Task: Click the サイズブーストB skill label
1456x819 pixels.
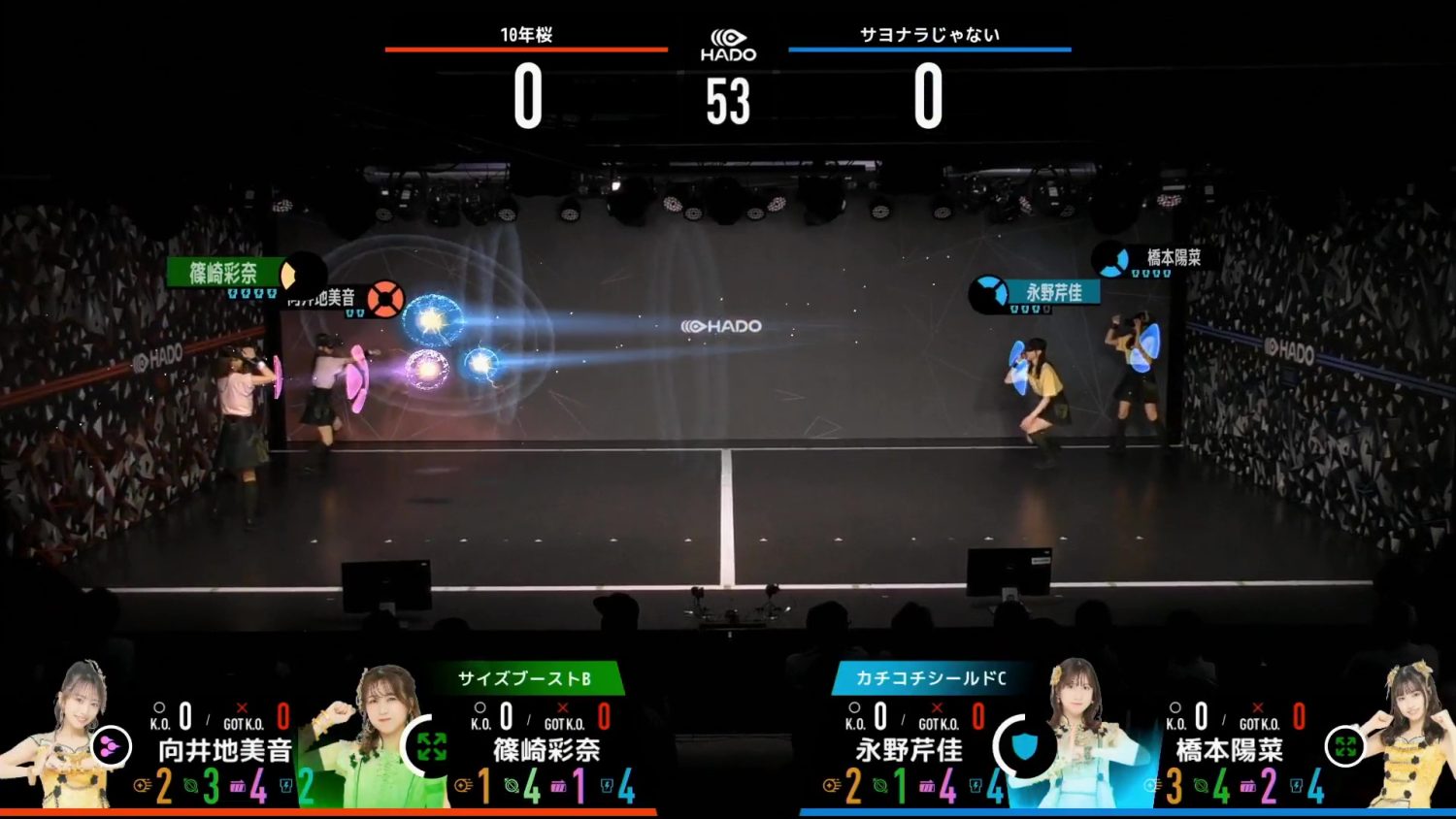Action: [x=524, y=678]
